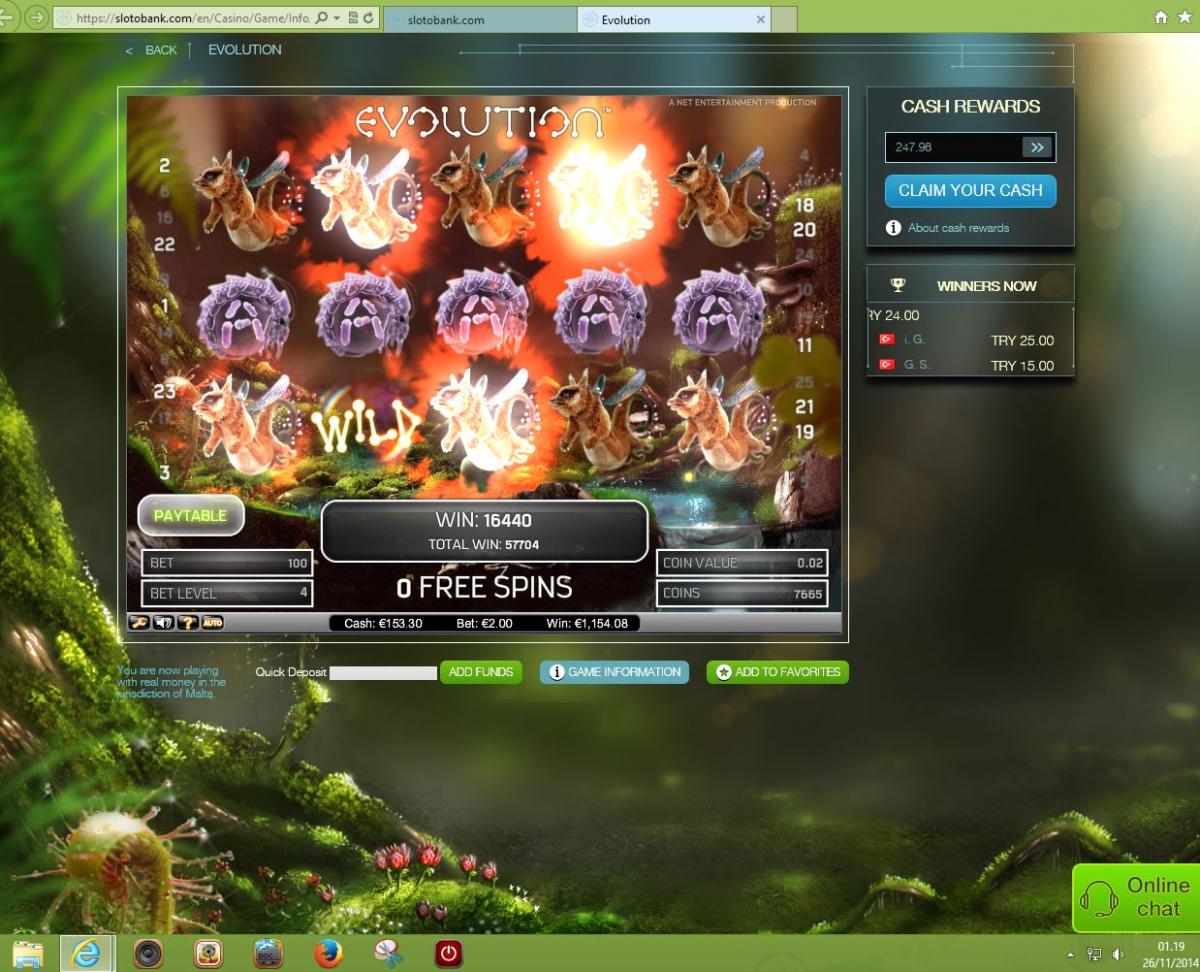Close the Evolution browser tab
Image resolution: width=1200 pixels, height=972 pixels.
[761, 20]
